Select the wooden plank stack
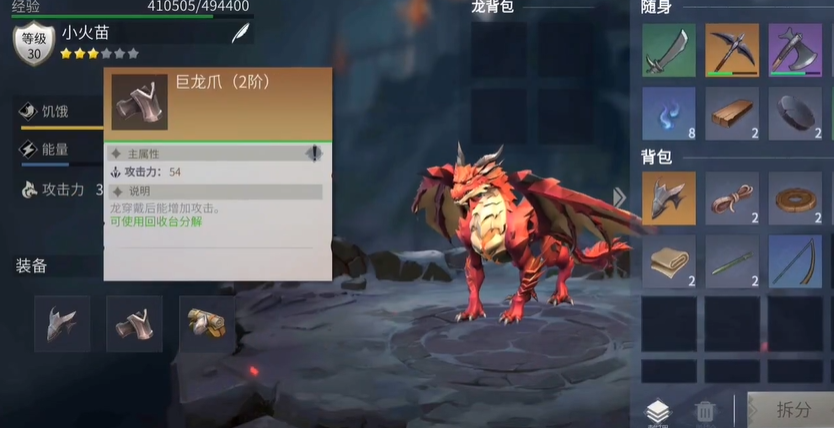 [x=732, y=113]
